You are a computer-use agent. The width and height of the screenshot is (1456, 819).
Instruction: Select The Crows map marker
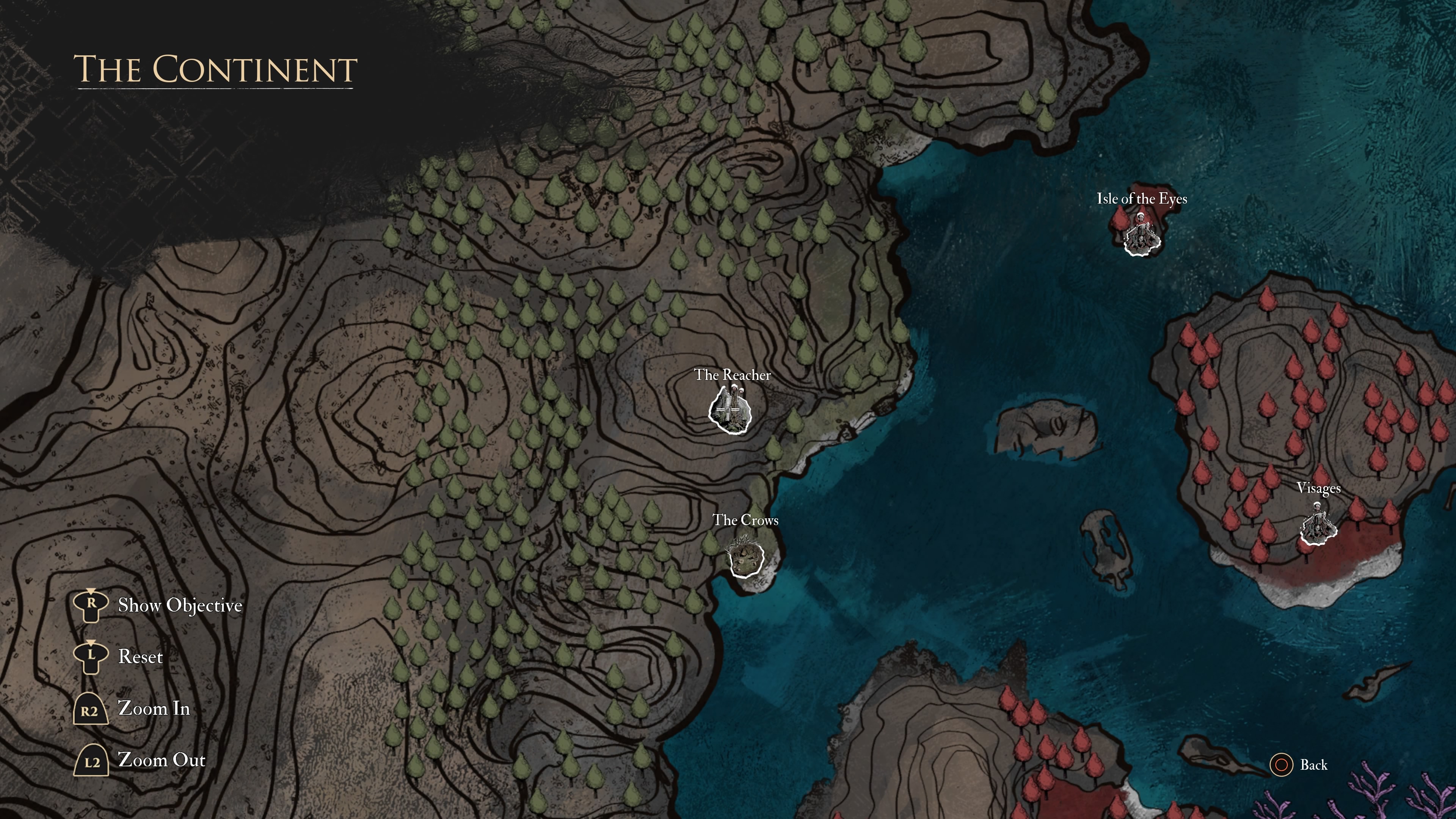coord(746,557)
